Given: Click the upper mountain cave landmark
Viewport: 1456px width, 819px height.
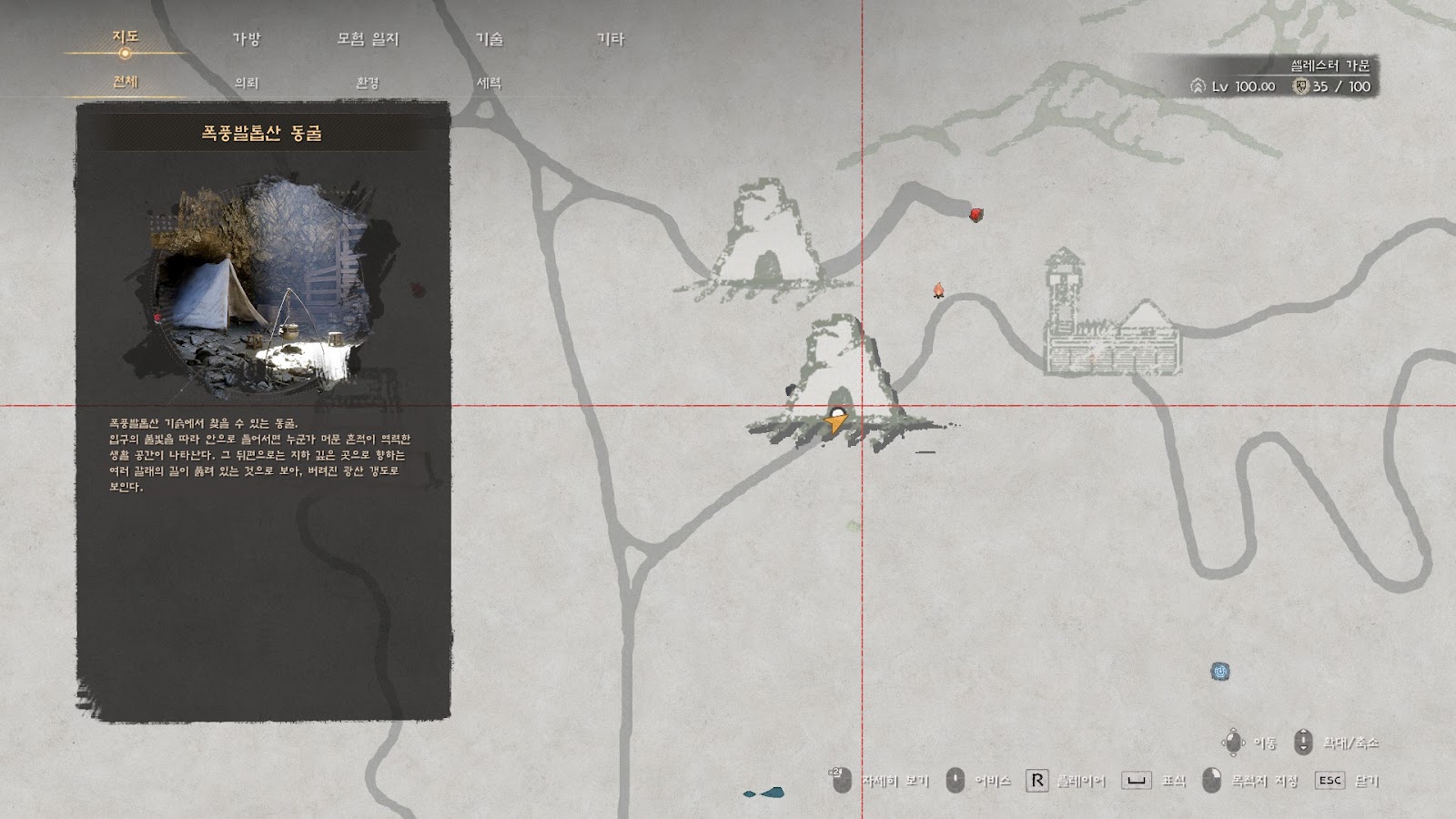Looking at the screenshot, I should tap(766, 238).
